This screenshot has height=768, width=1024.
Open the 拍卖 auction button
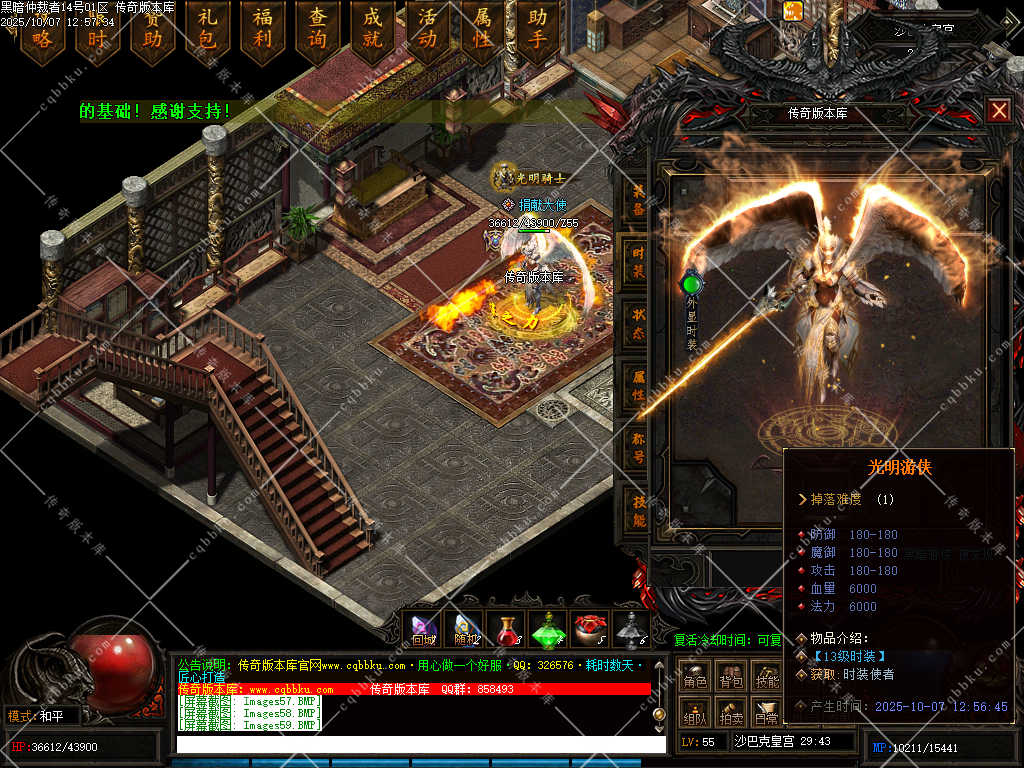point(731,715)
